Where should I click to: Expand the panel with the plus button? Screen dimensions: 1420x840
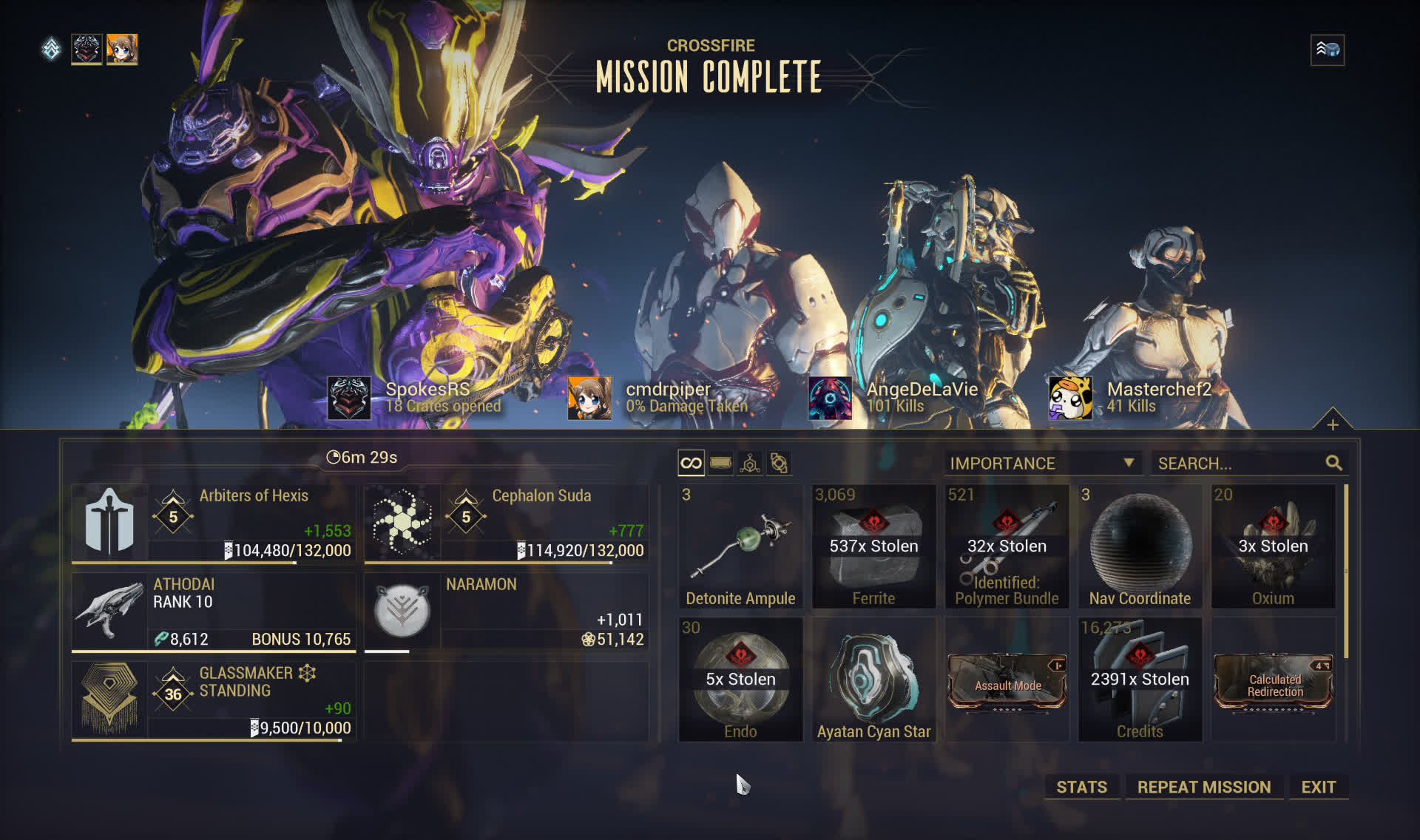tap(1332, 424)
